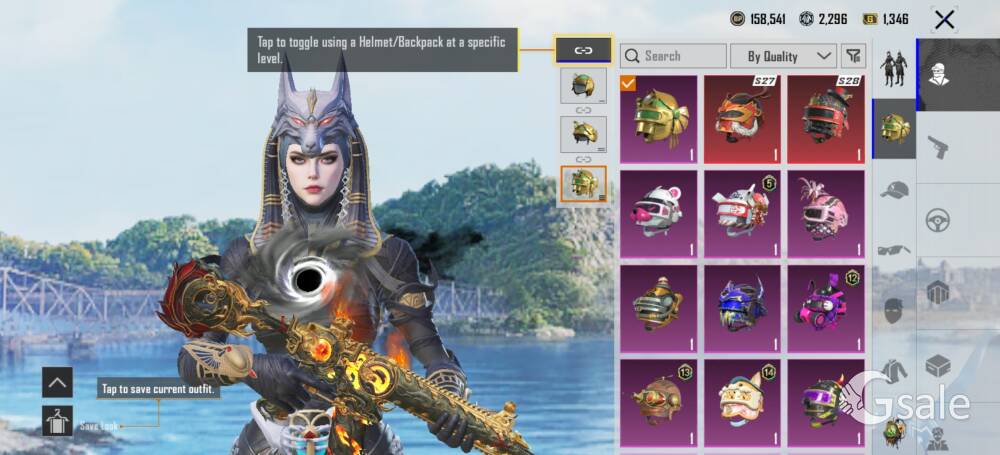The image size is (1000, 455).
Task: Switch to the glasses category tab
Action: click(894, 250)
